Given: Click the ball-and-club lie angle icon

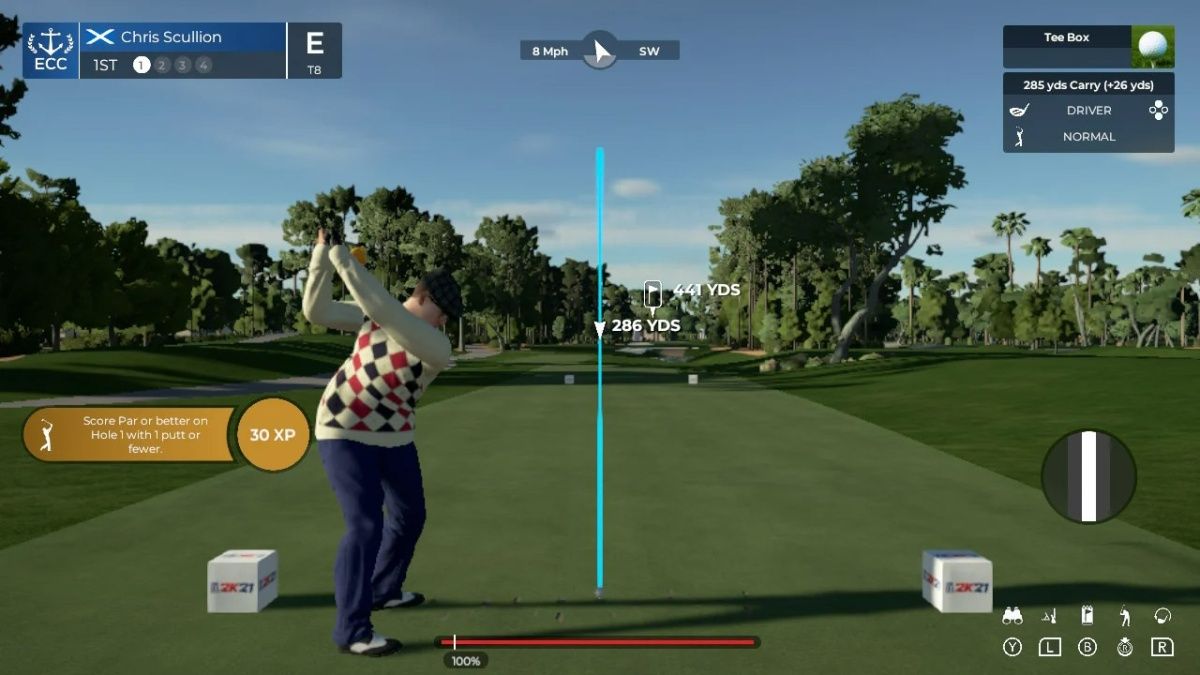Looking at the screenshot, I should tap(1049, 617).
